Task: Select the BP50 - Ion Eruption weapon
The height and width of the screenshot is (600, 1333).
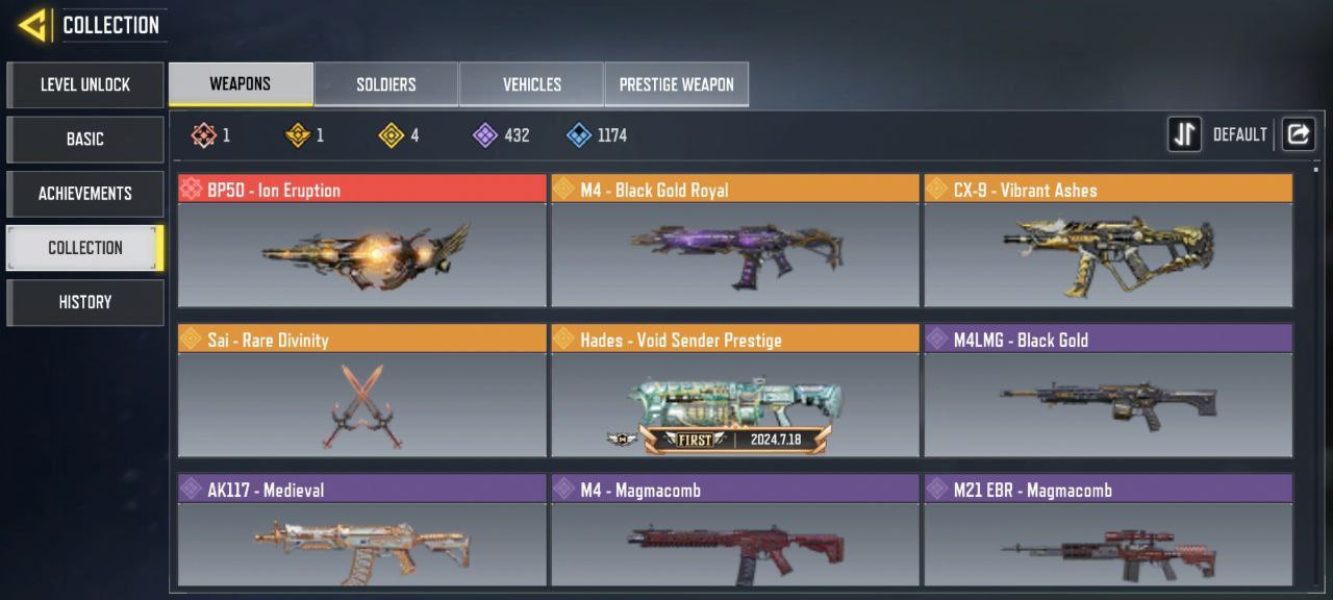Action: [362, 241]
